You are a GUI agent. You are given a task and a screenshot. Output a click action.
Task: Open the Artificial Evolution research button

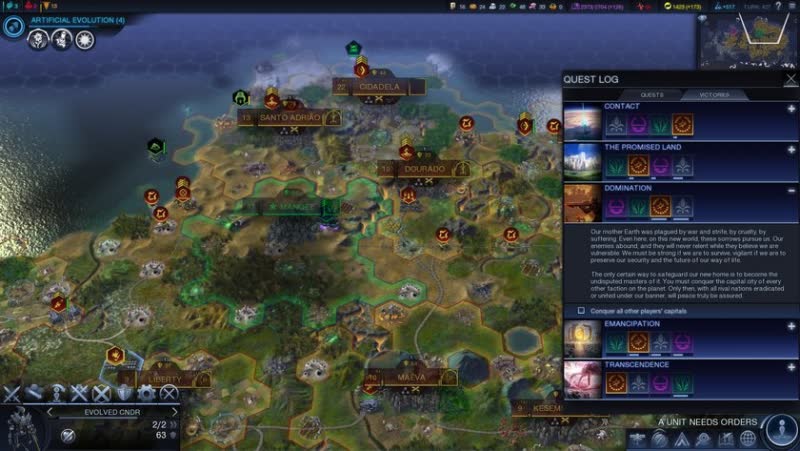point(14,25)
